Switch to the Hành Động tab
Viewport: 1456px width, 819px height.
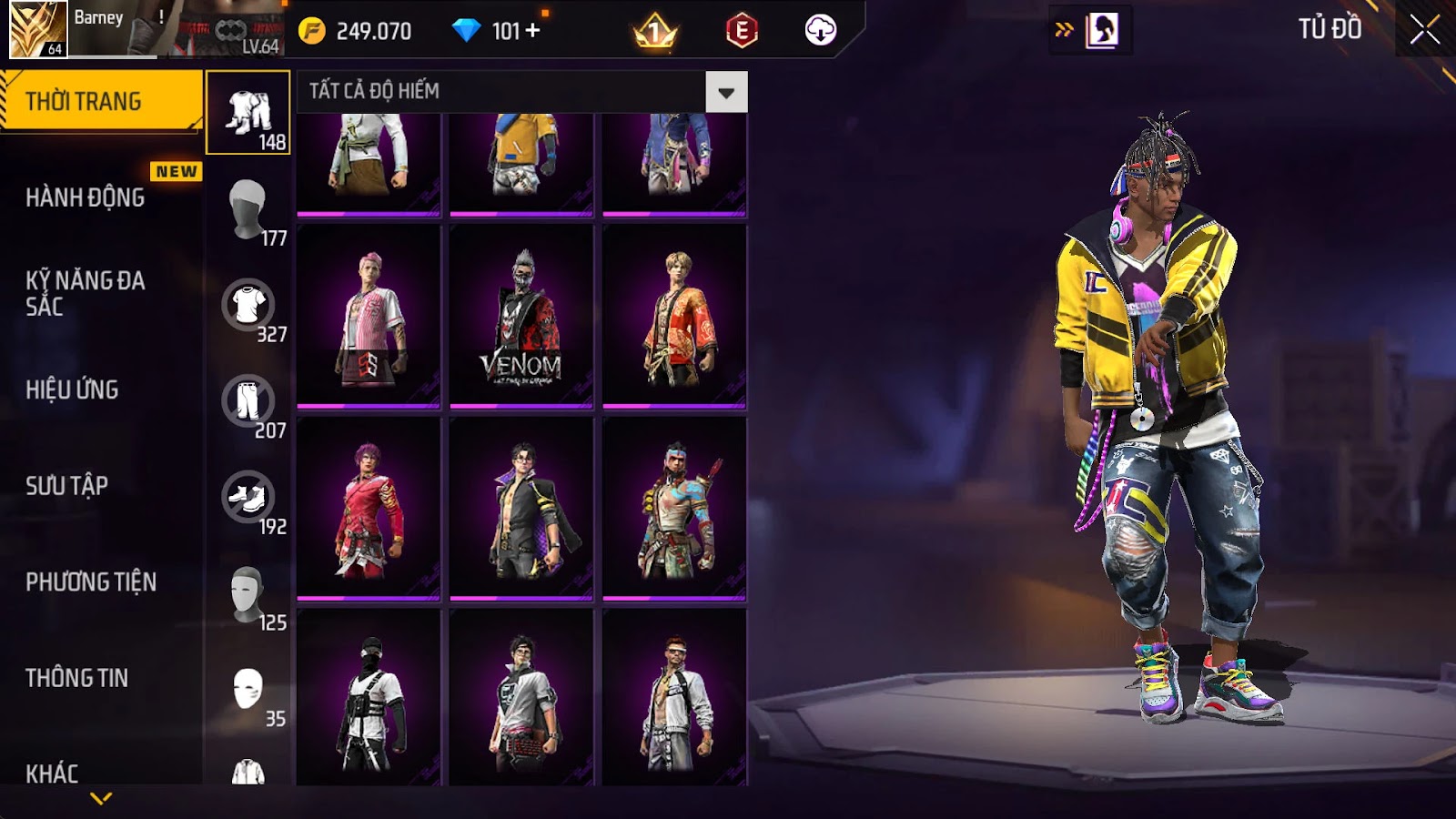pos(86,197)
